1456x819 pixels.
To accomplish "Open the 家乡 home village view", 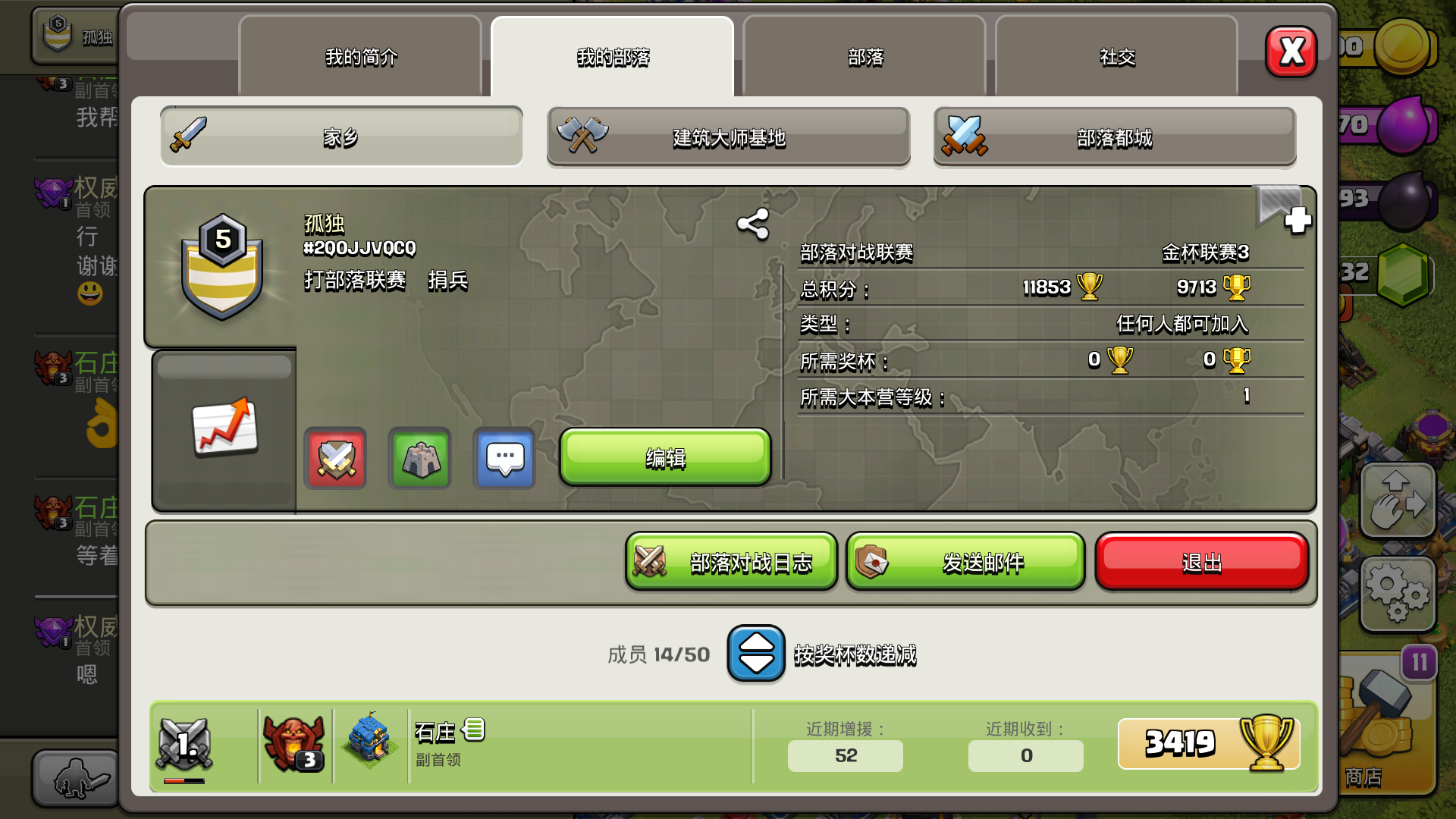I will click(340, 136).
